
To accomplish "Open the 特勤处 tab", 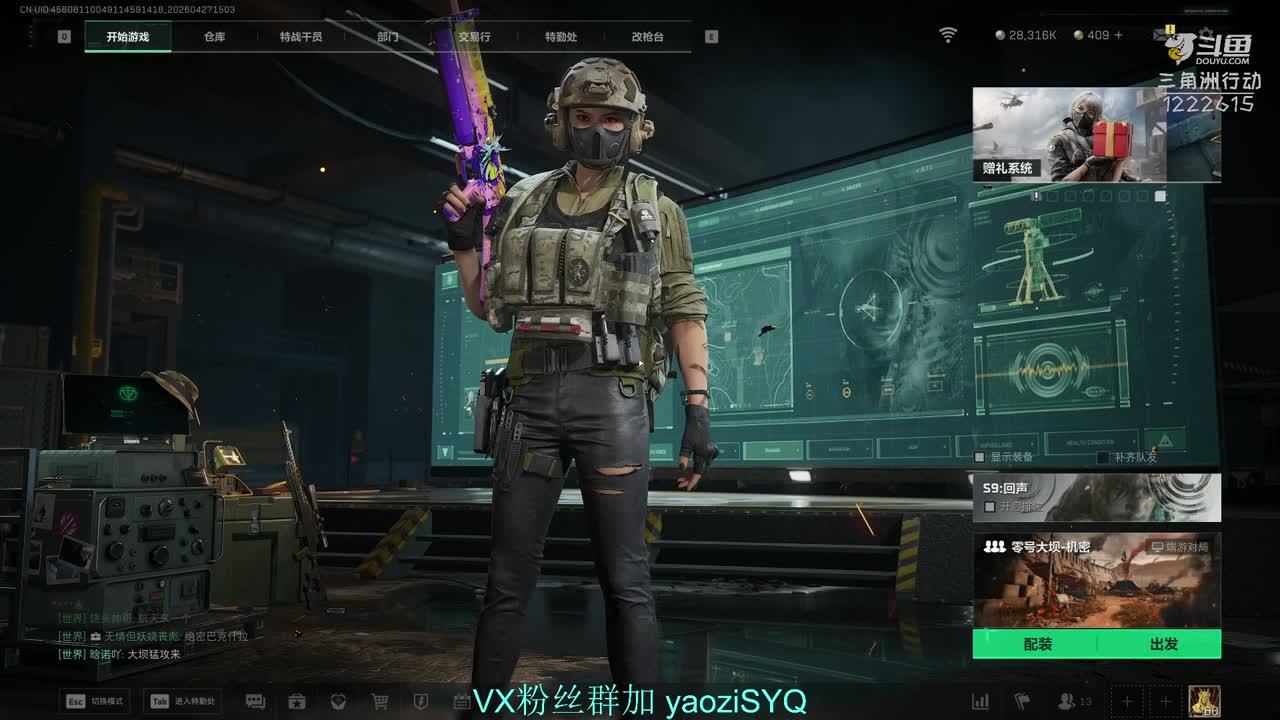I will (561, 37).
